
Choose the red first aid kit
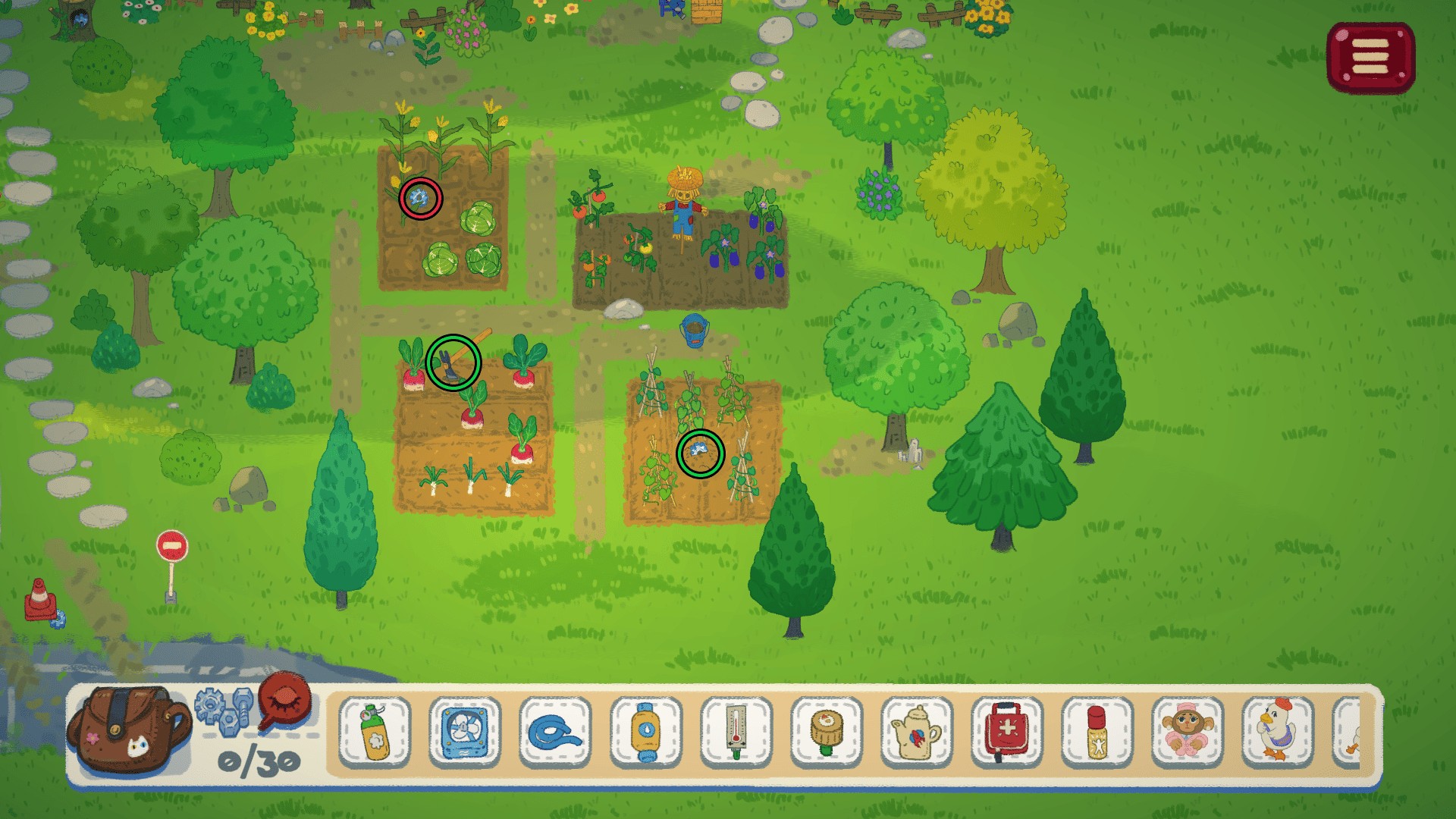tap(1007, 732)
